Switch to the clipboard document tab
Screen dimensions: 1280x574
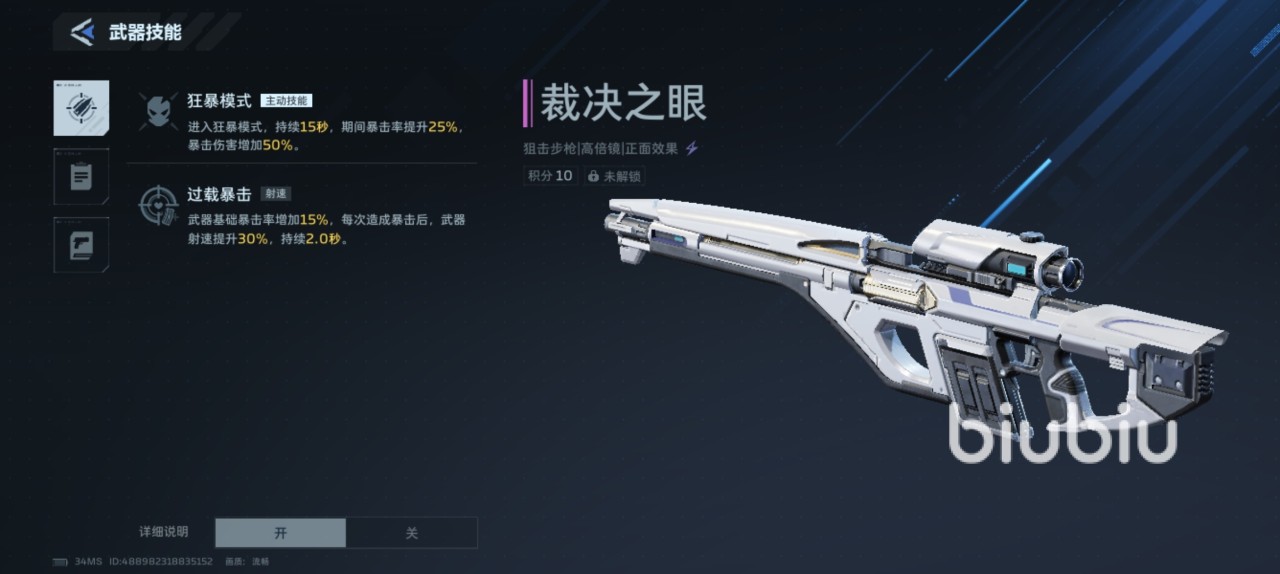click(x=81, y=177)
